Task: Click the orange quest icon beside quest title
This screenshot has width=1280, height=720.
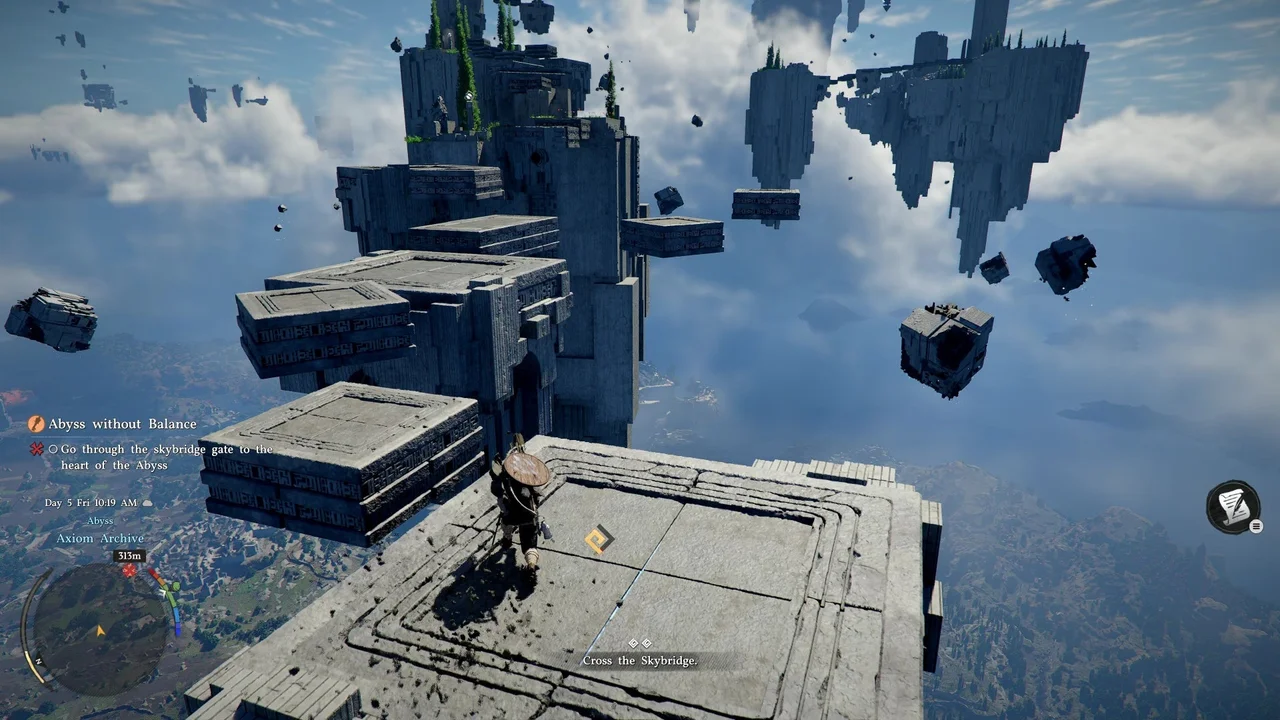Action: [36, 424]
